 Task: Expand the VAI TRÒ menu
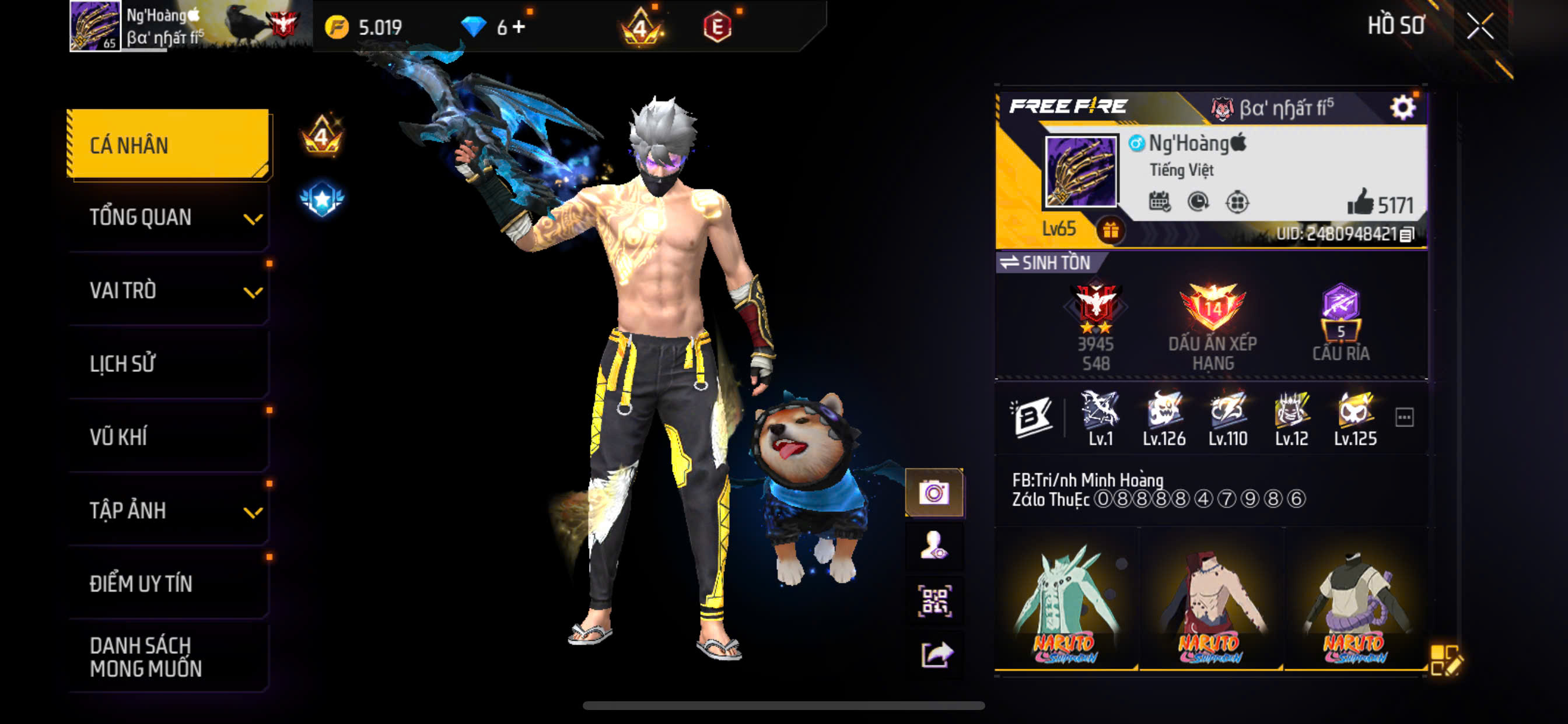(x=168, y=291)
